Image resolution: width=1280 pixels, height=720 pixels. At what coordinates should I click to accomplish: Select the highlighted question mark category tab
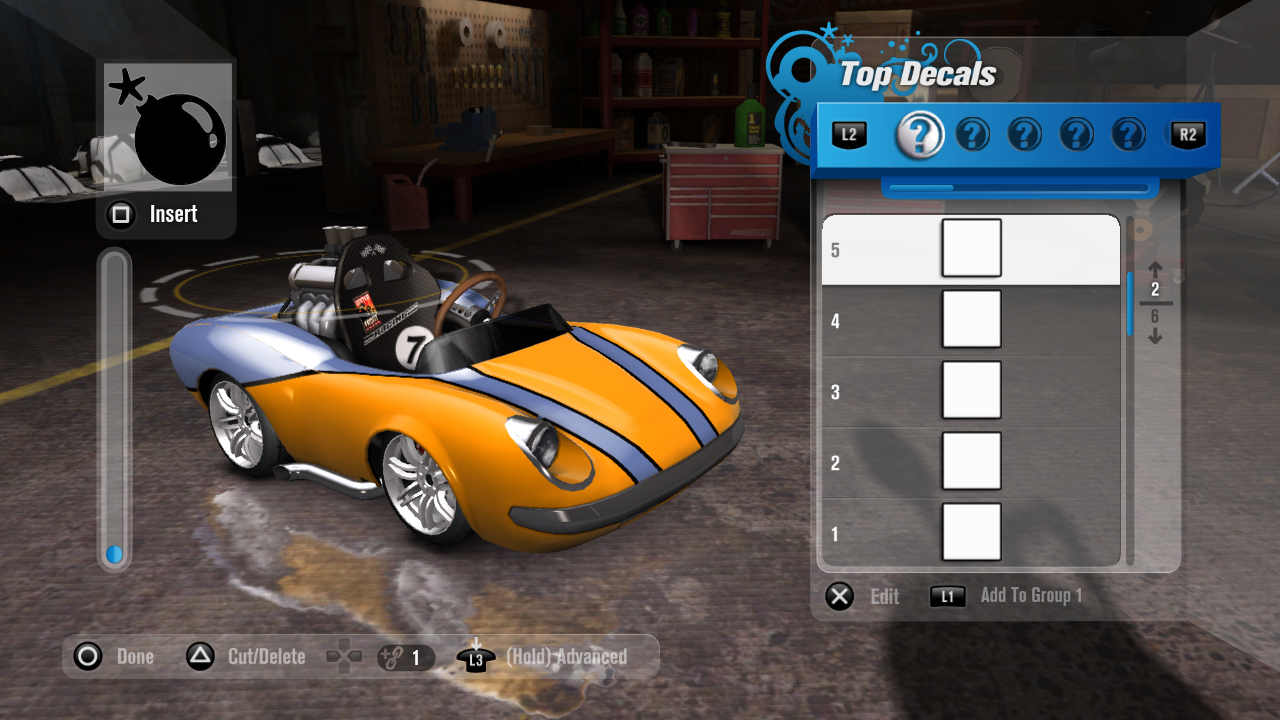click(x=920, y=135)
